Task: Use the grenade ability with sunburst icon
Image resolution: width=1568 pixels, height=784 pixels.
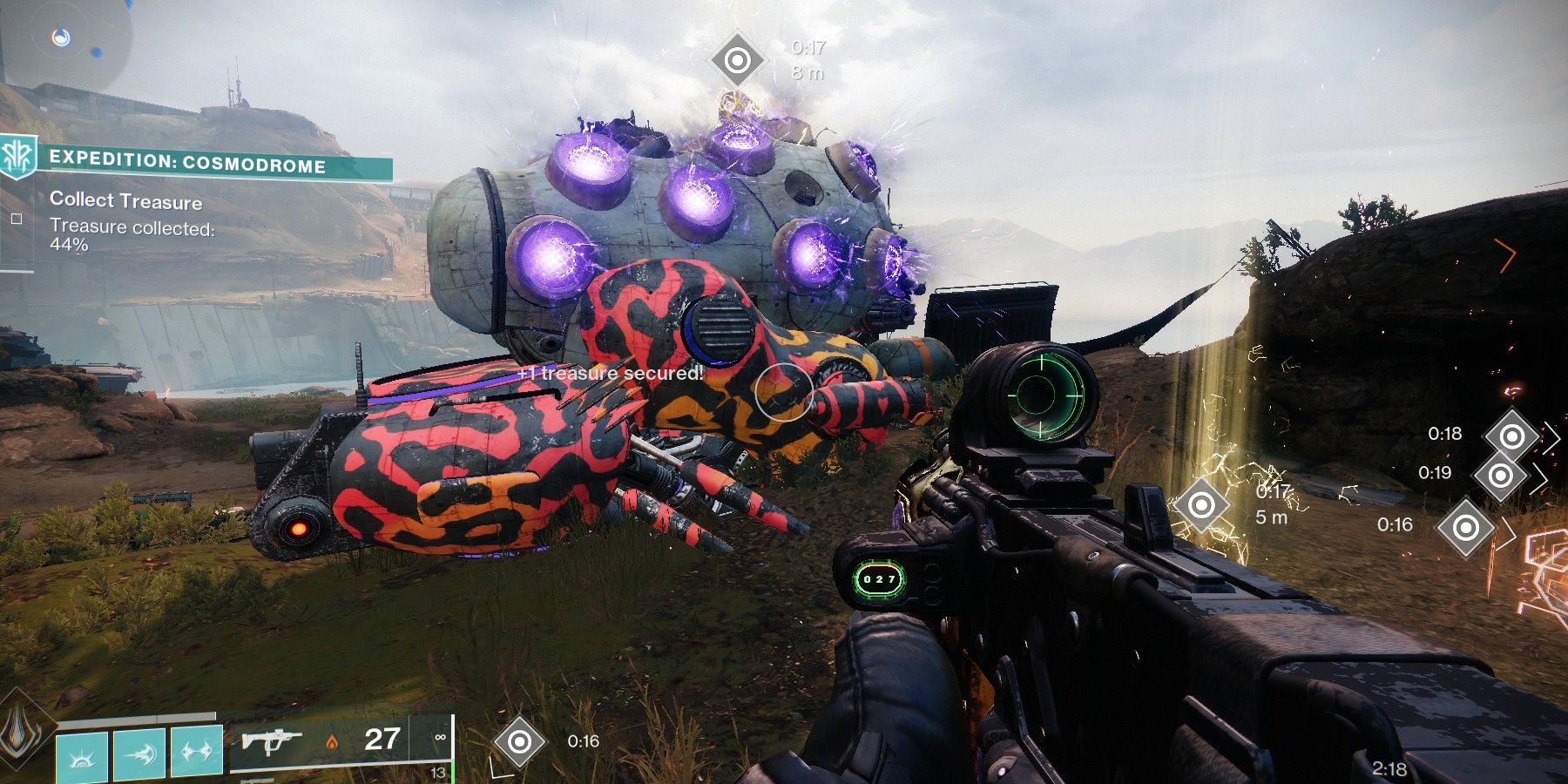Action: tap(82, 754)
